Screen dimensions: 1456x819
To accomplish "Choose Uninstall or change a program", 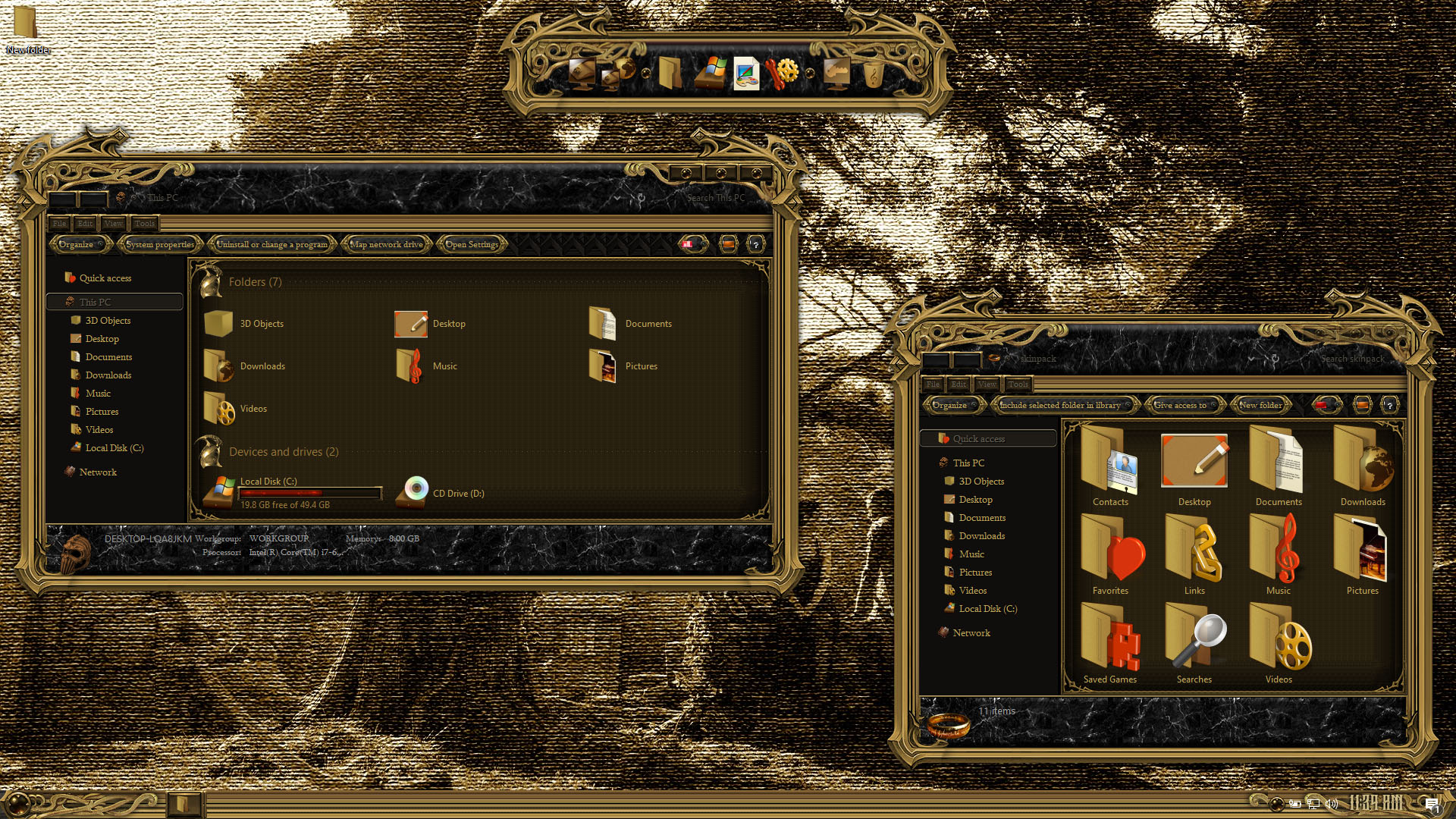I will [272, 244].
